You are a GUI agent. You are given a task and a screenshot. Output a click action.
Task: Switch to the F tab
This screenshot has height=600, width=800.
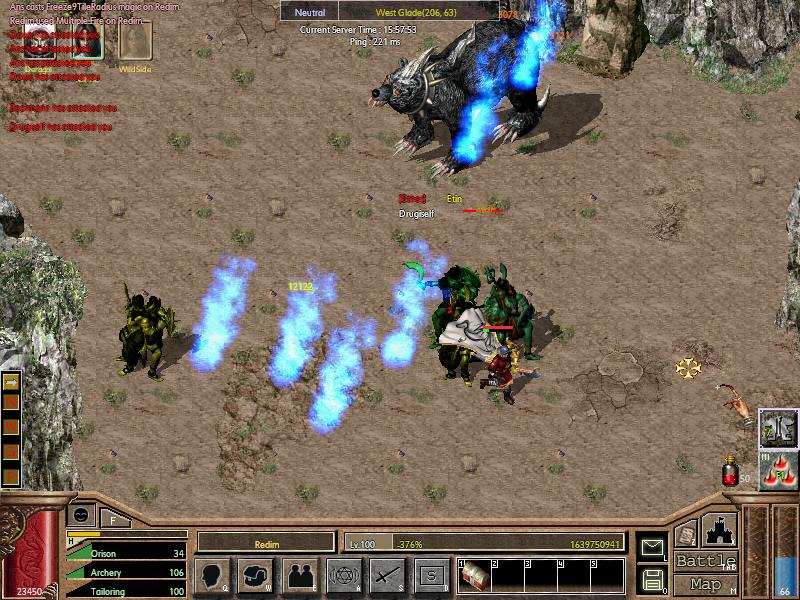[112, 518]
